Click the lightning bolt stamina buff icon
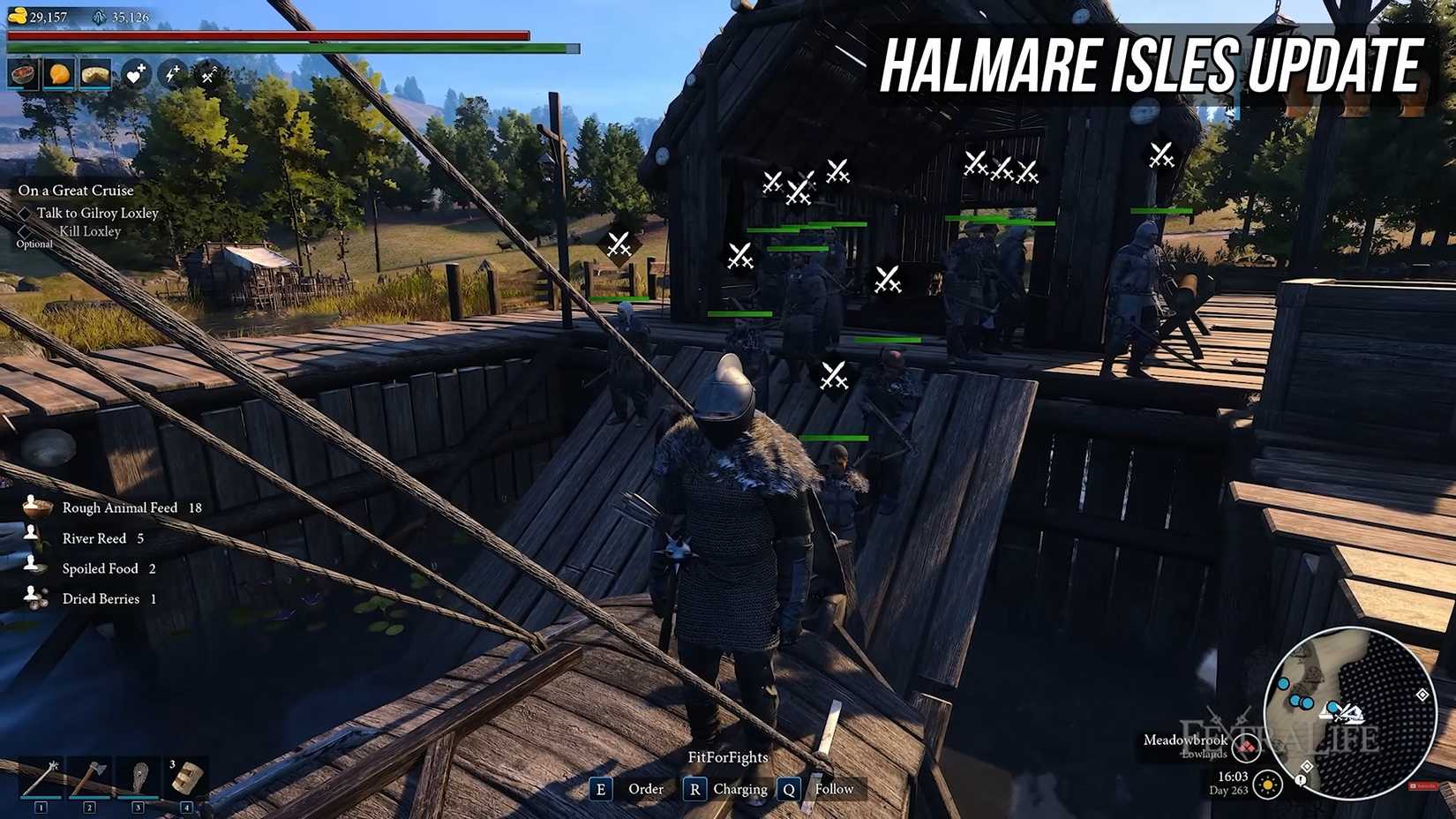Viewport: 1456px width, 819px height. coord(172,74)
